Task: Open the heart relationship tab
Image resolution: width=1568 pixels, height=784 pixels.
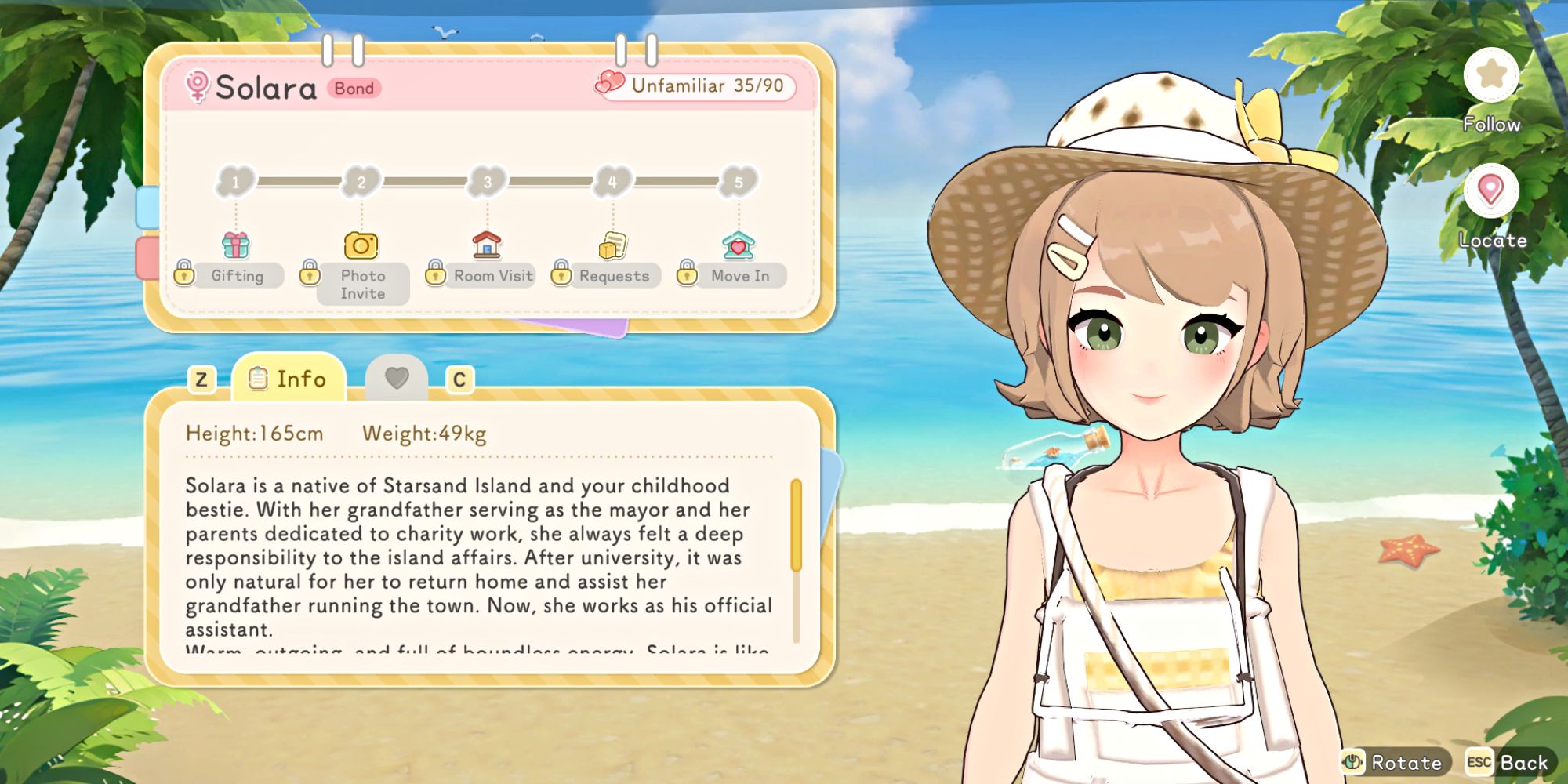Action: pyautogui.click(x=397, y=378)
